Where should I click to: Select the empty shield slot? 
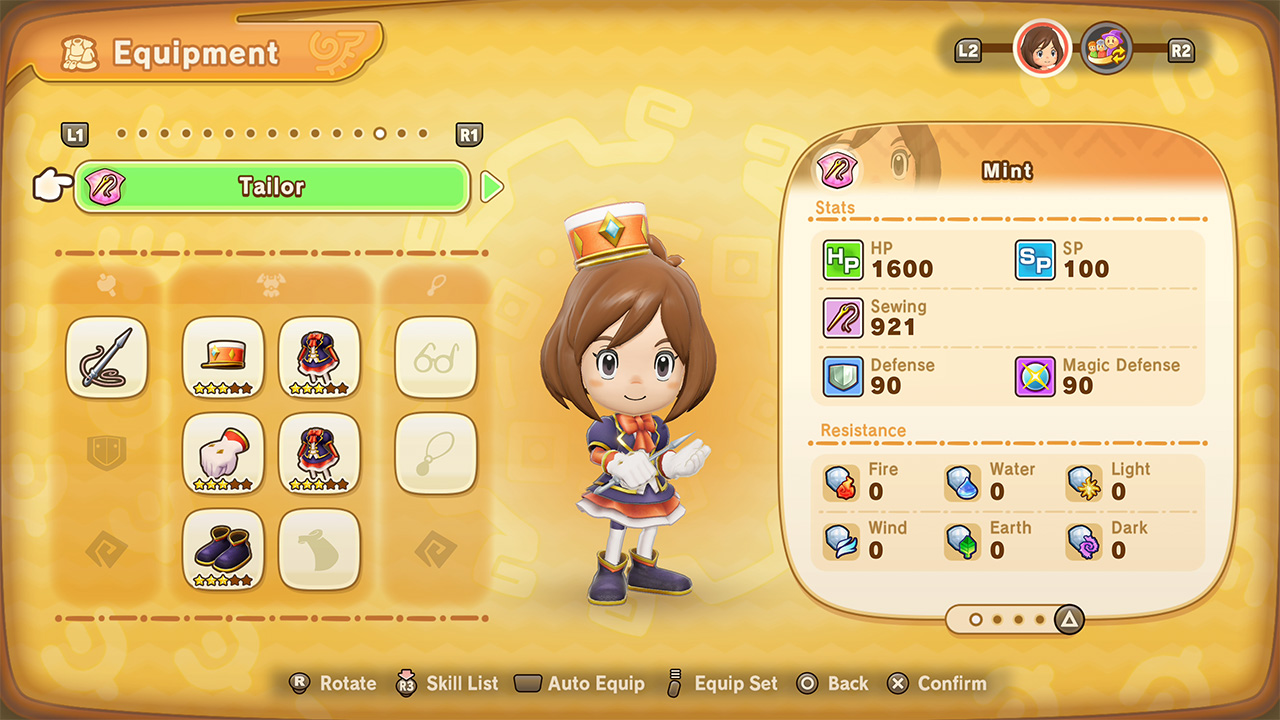coord(106,453)
